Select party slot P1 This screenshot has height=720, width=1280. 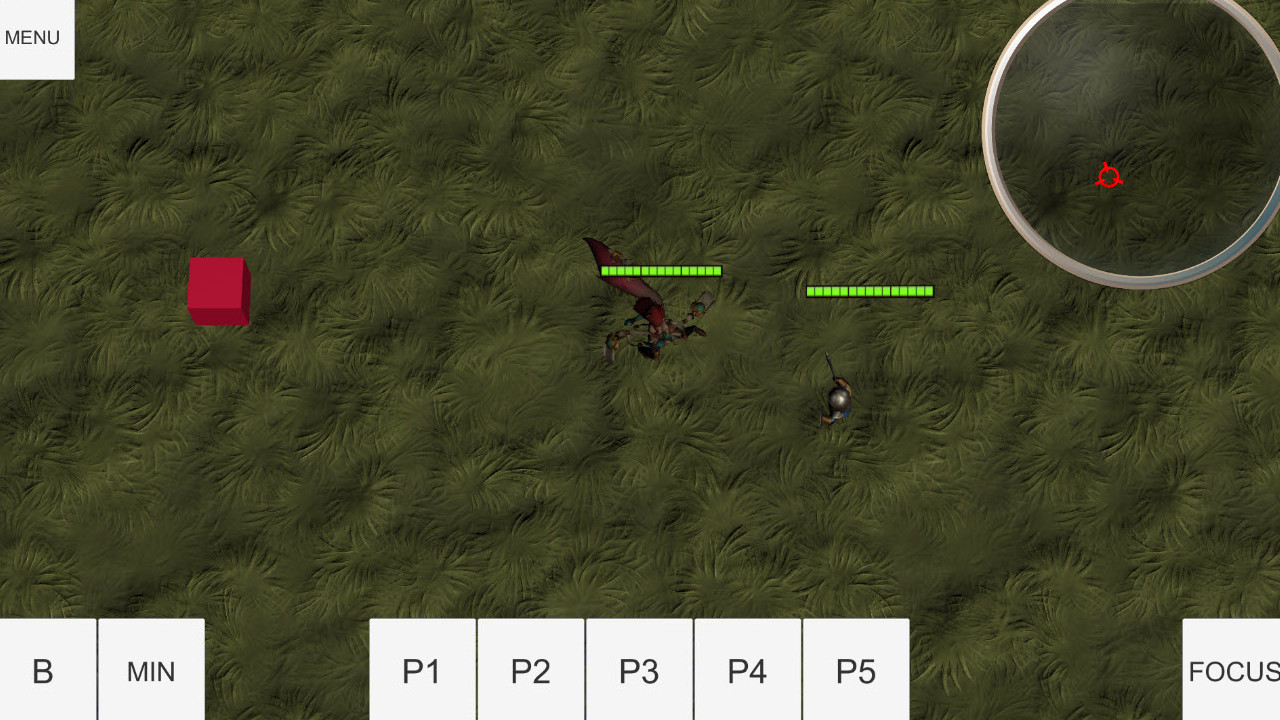click(421, 670)
